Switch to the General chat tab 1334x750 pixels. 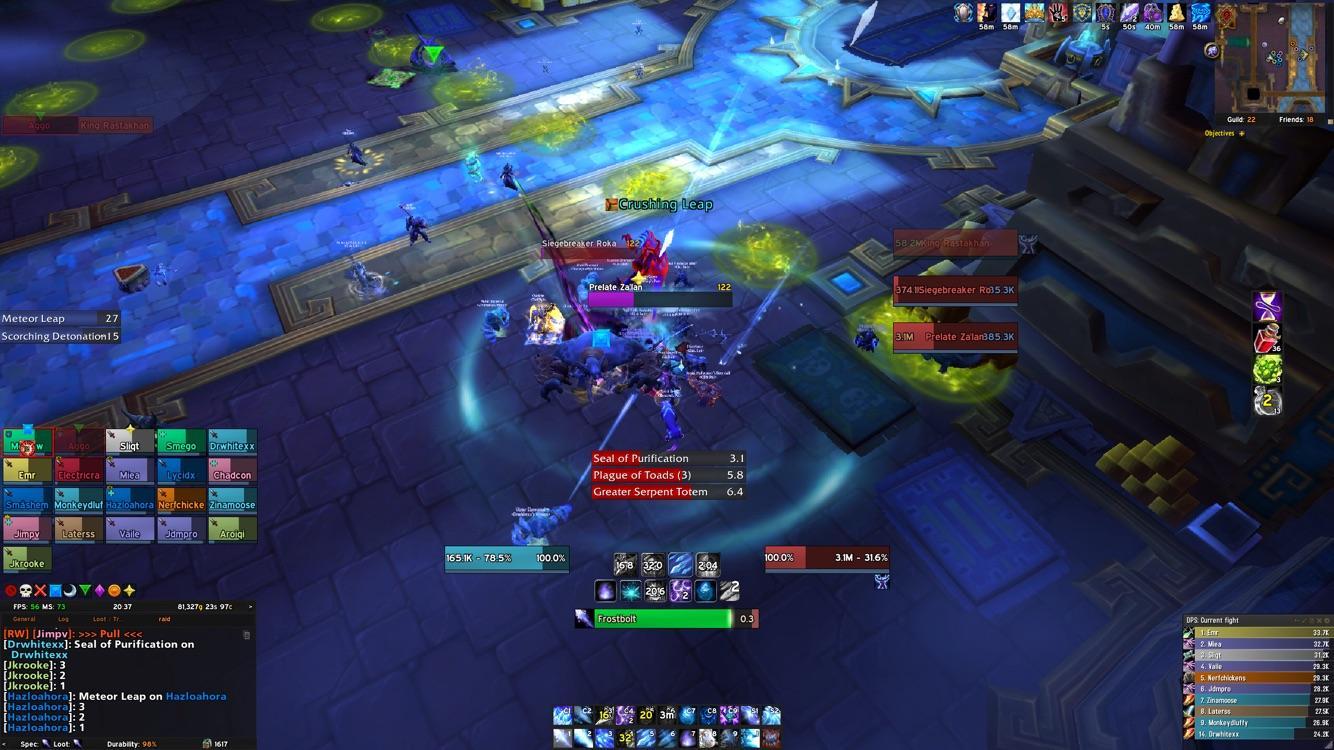[x=23, y=619]
